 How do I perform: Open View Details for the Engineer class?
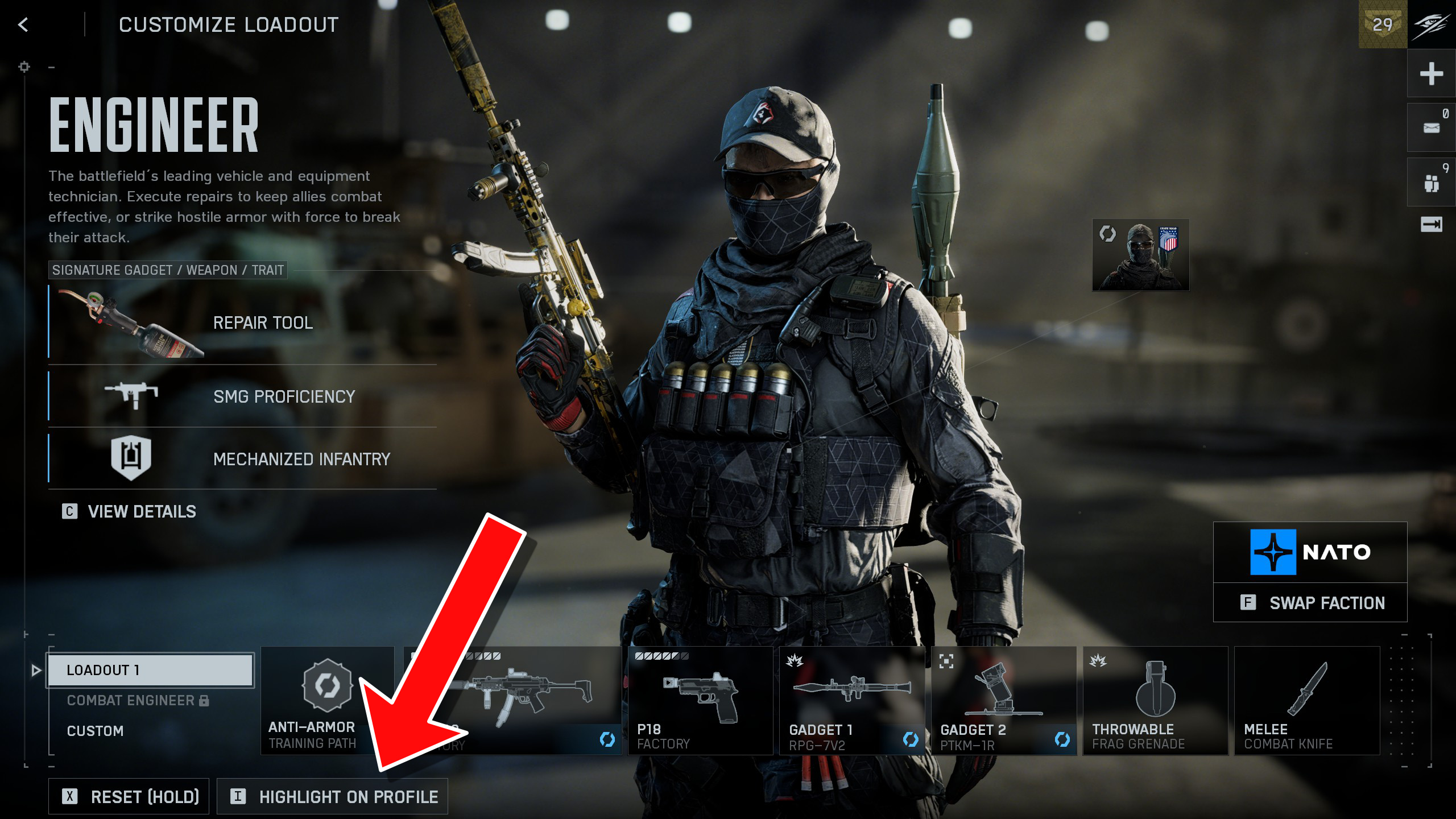[130, 511]
